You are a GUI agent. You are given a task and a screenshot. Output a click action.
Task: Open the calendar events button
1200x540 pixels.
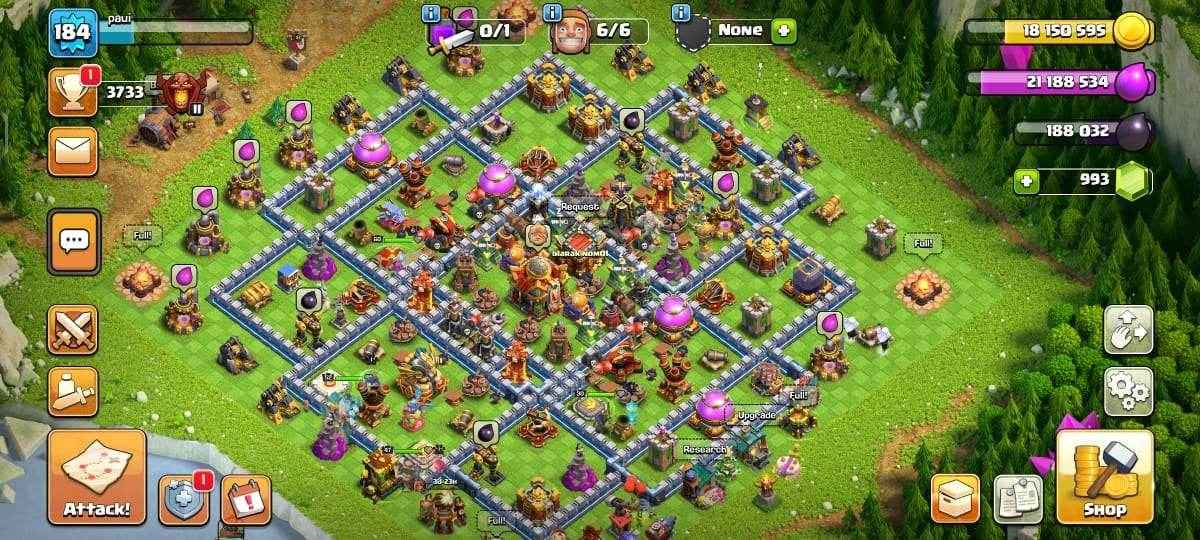(245, 500)
